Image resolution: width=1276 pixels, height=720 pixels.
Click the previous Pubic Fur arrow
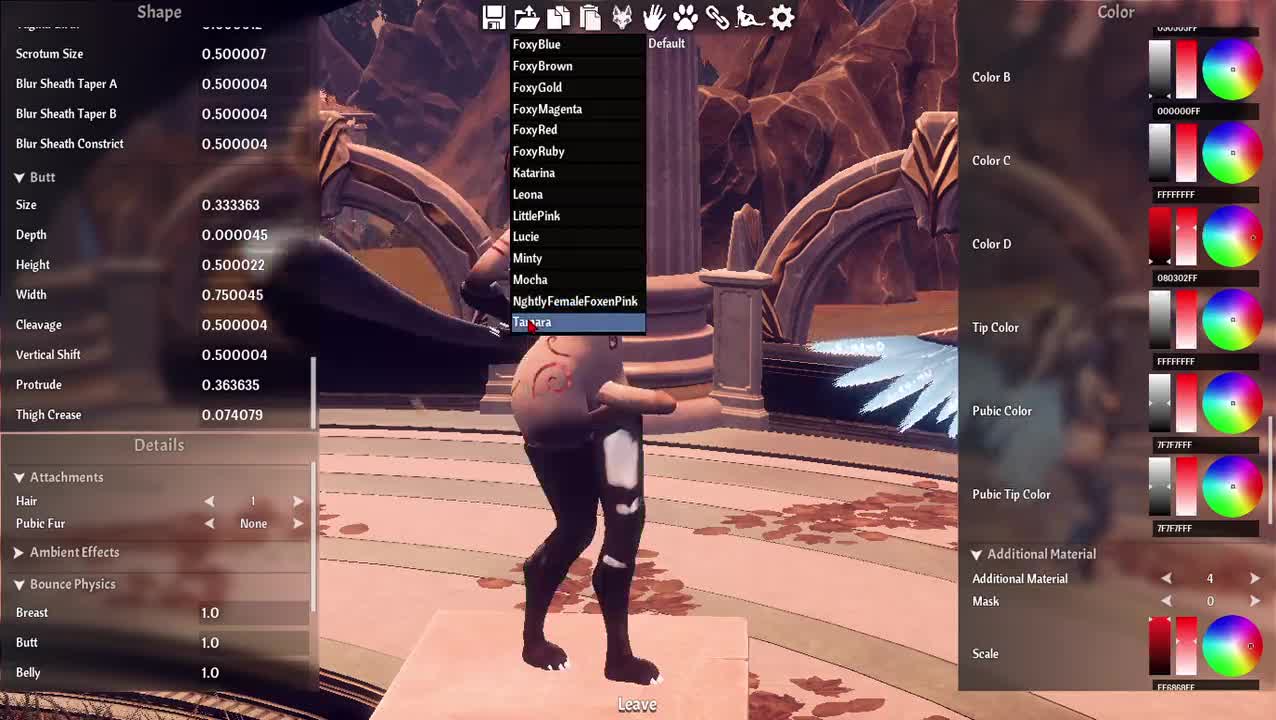[209, 524]
